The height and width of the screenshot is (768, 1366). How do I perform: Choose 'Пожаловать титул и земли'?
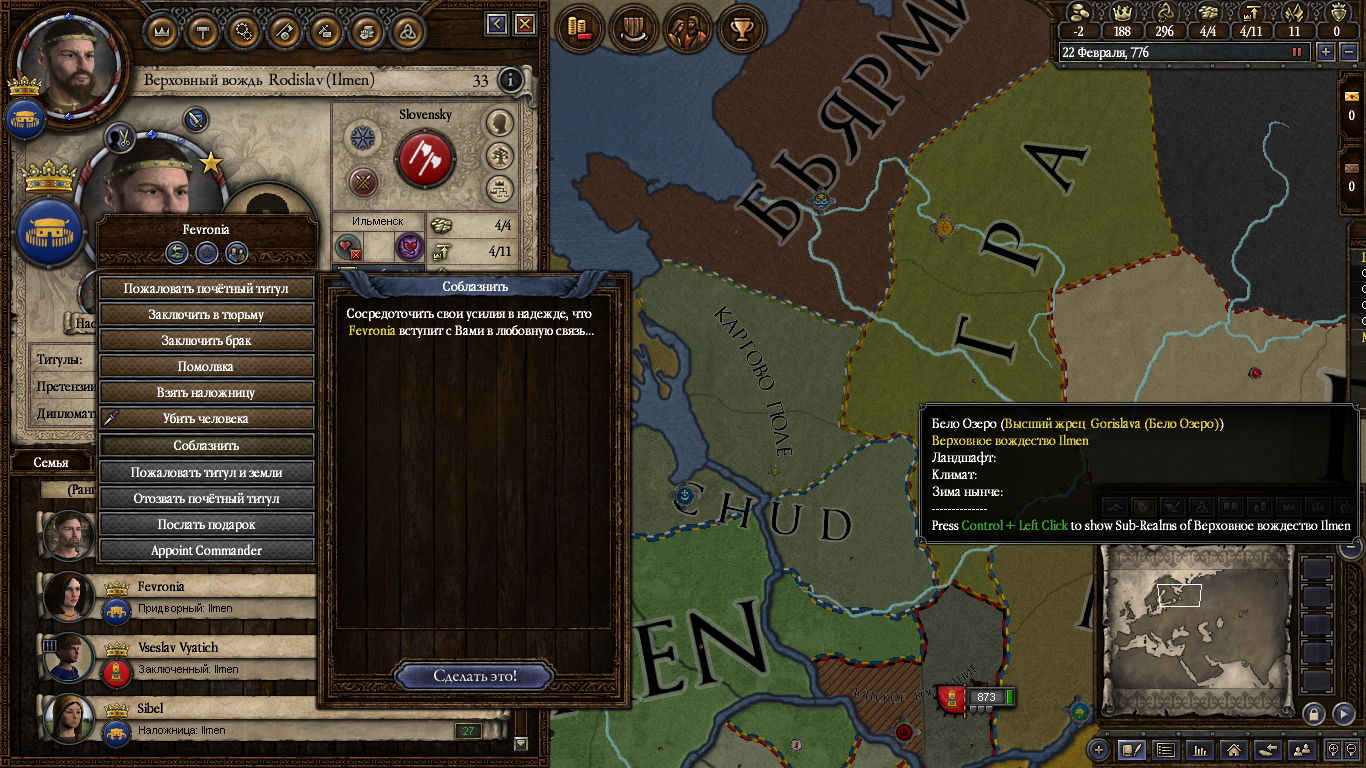coord(206,472)
